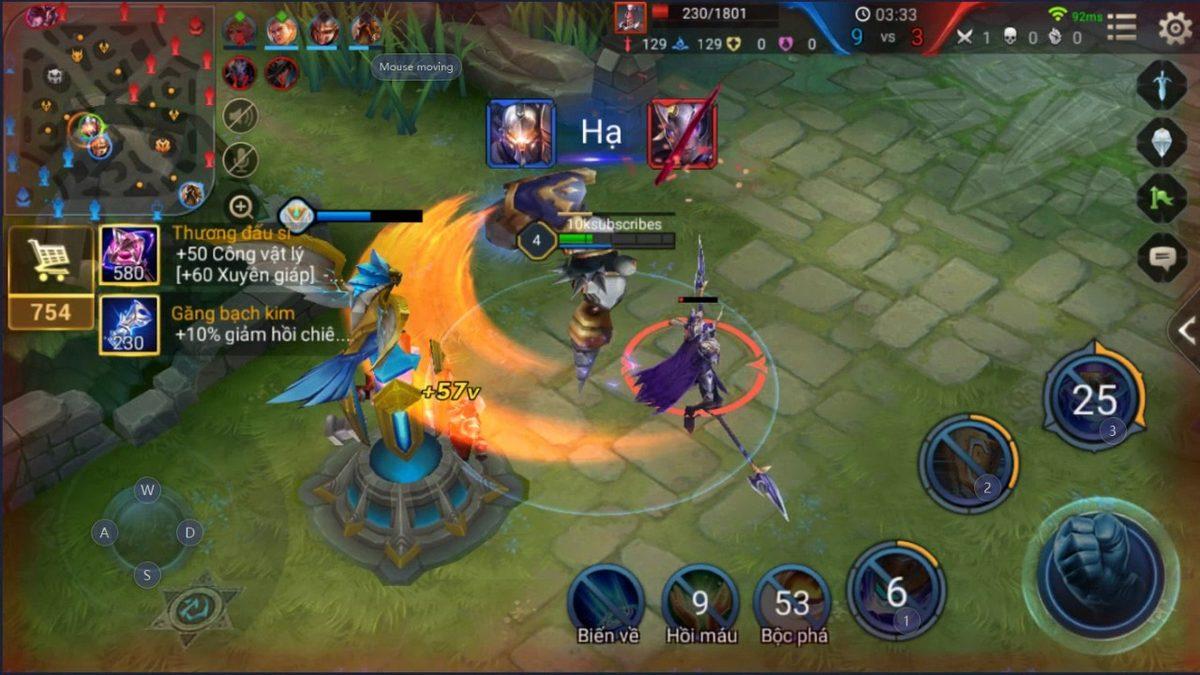Toggle the muted speaker icon

[x=240, y=116]
